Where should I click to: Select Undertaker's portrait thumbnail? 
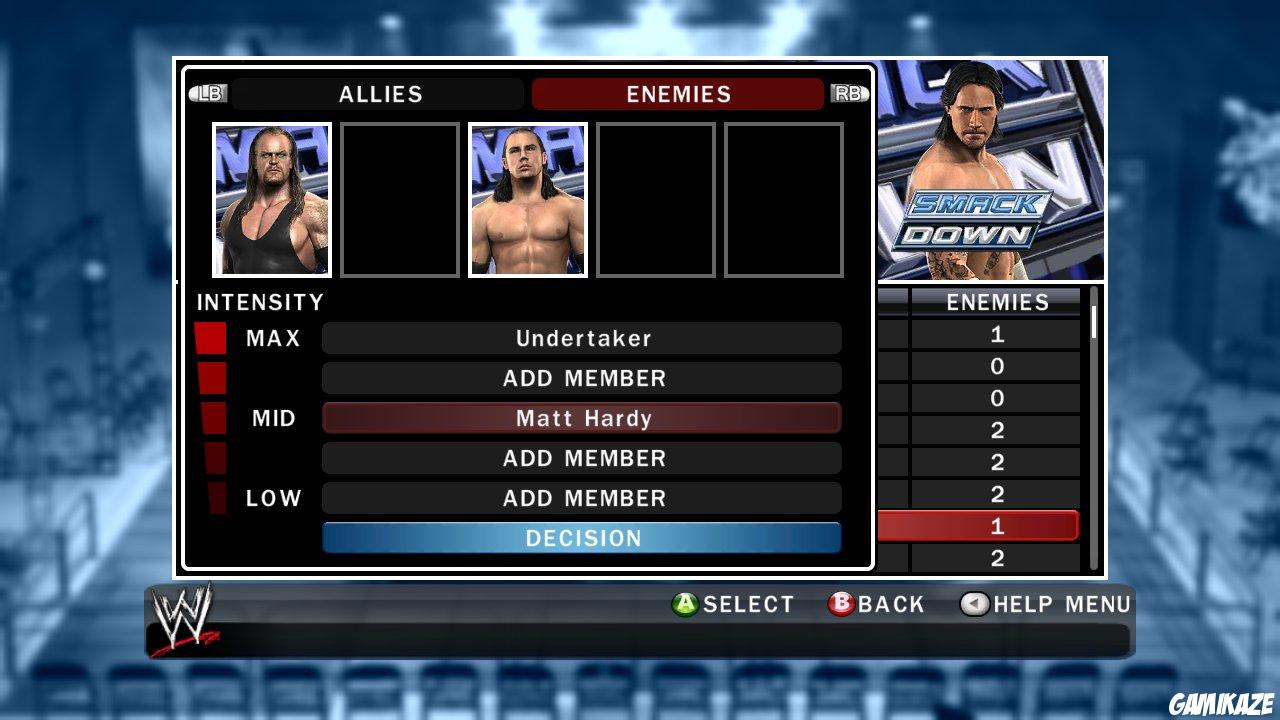271,199
